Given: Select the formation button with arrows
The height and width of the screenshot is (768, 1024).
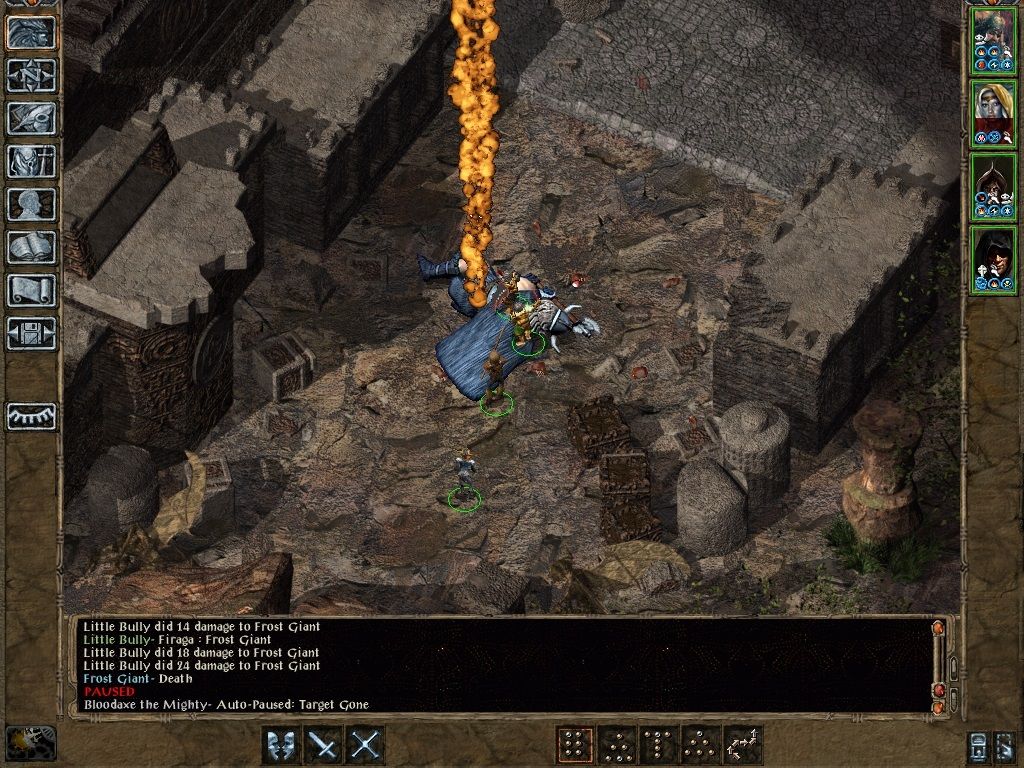Looking at the screenshot, I should pyautogui.click(x=743, y=745).
